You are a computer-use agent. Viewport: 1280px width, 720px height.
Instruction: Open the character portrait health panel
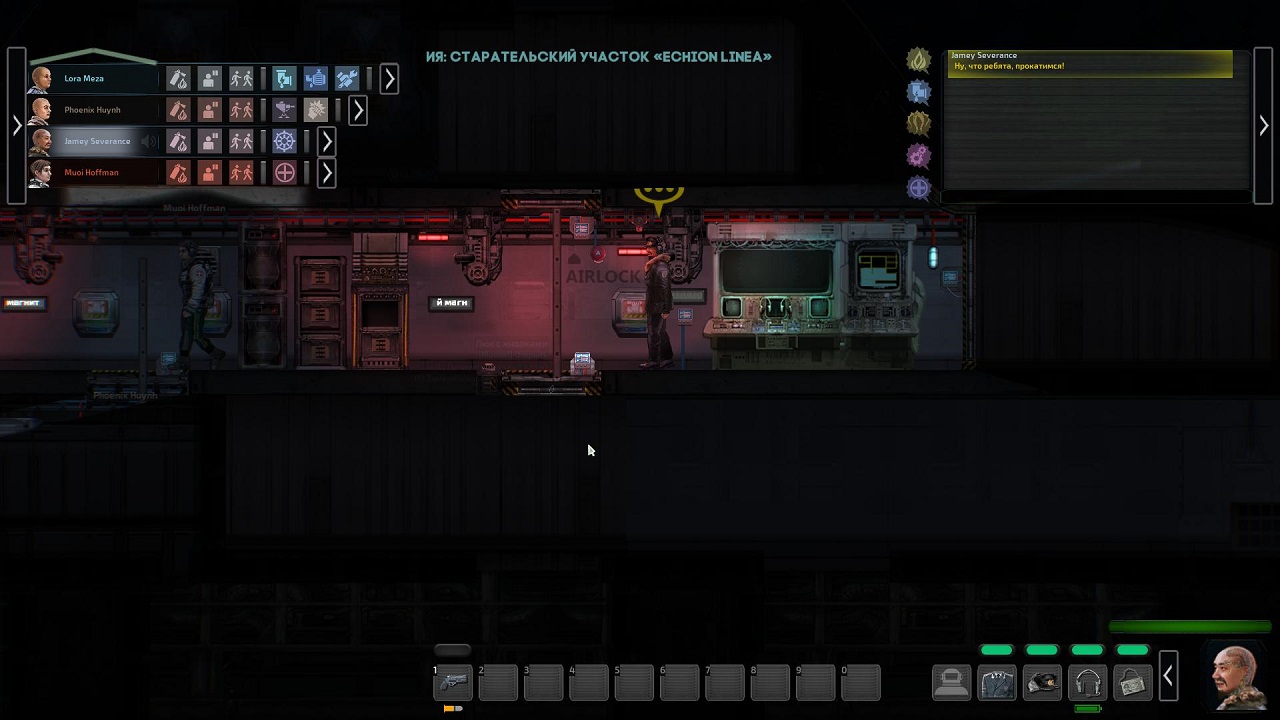[x=1236, y=677]
